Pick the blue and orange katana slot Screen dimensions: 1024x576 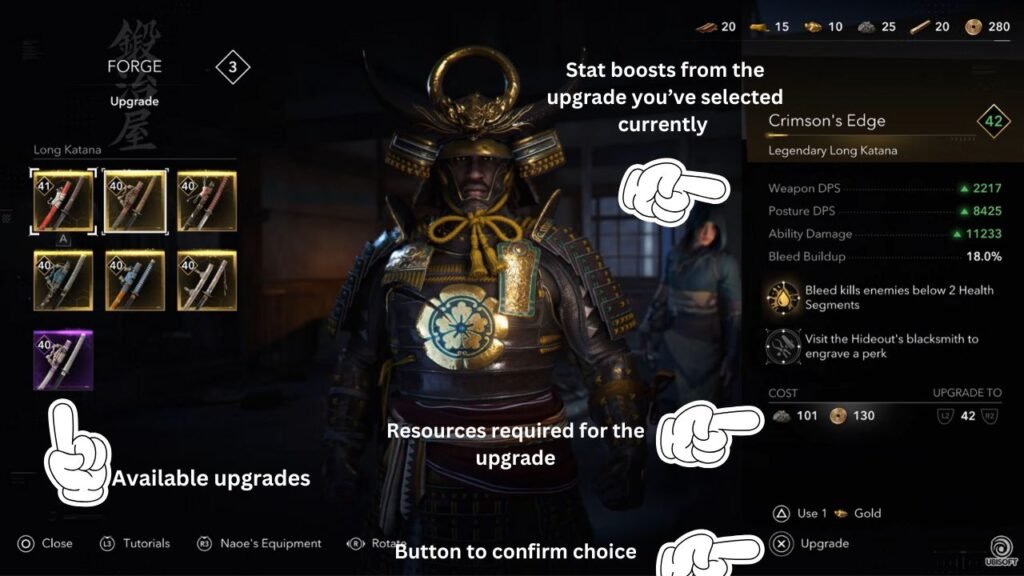pyautogui.click(x=135, y=280)
